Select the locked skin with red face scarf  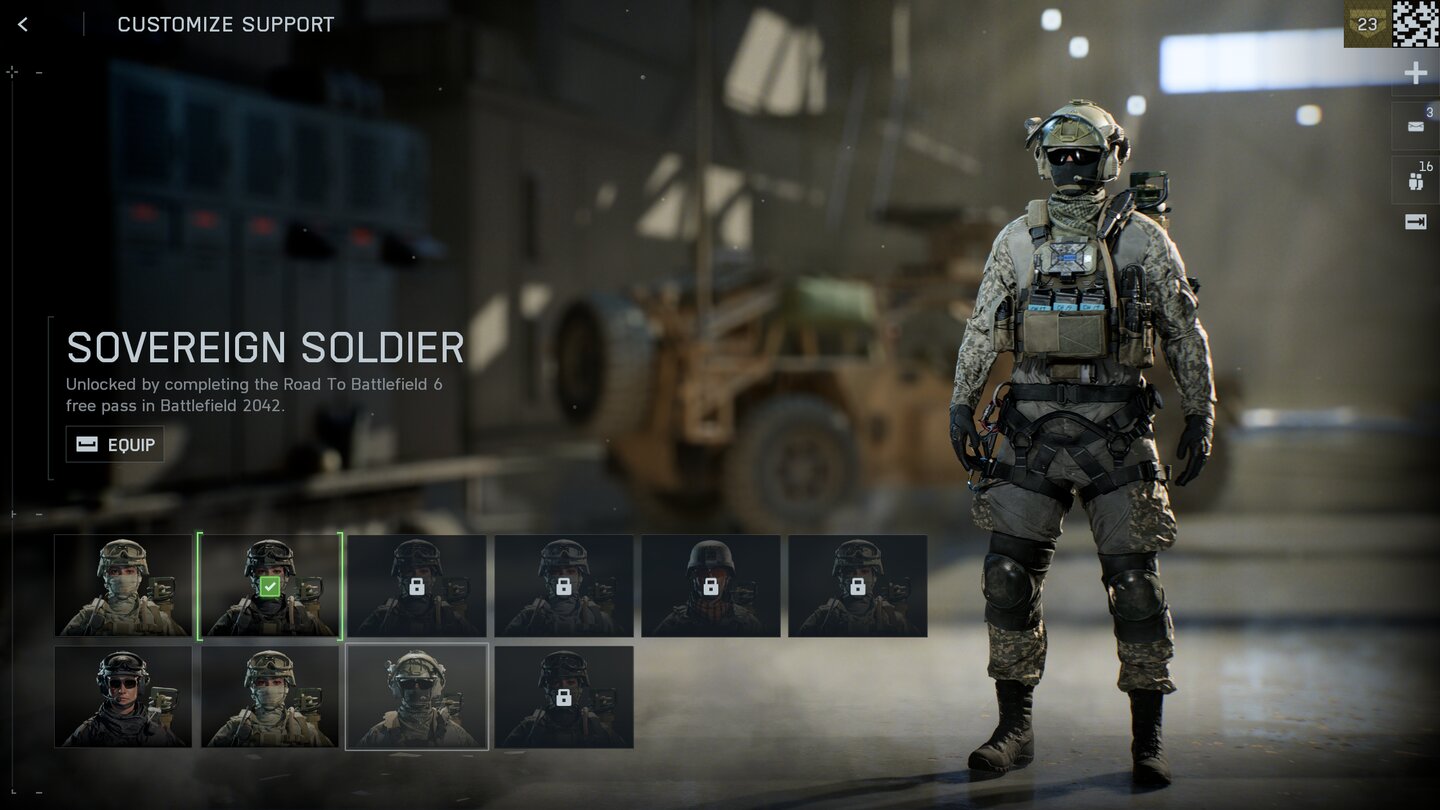711,586
